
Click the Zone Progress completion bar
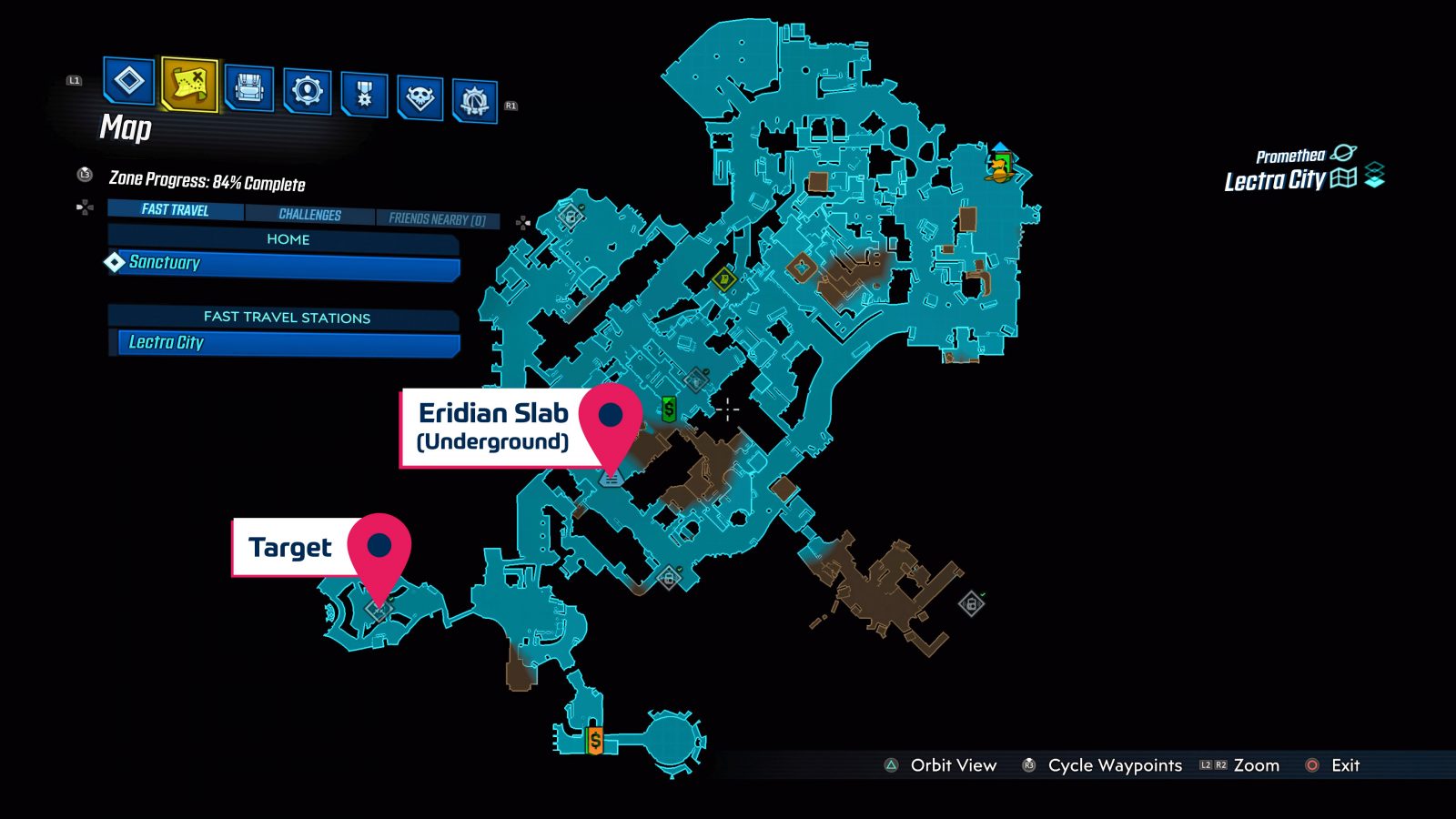click(x=209, y=181)
